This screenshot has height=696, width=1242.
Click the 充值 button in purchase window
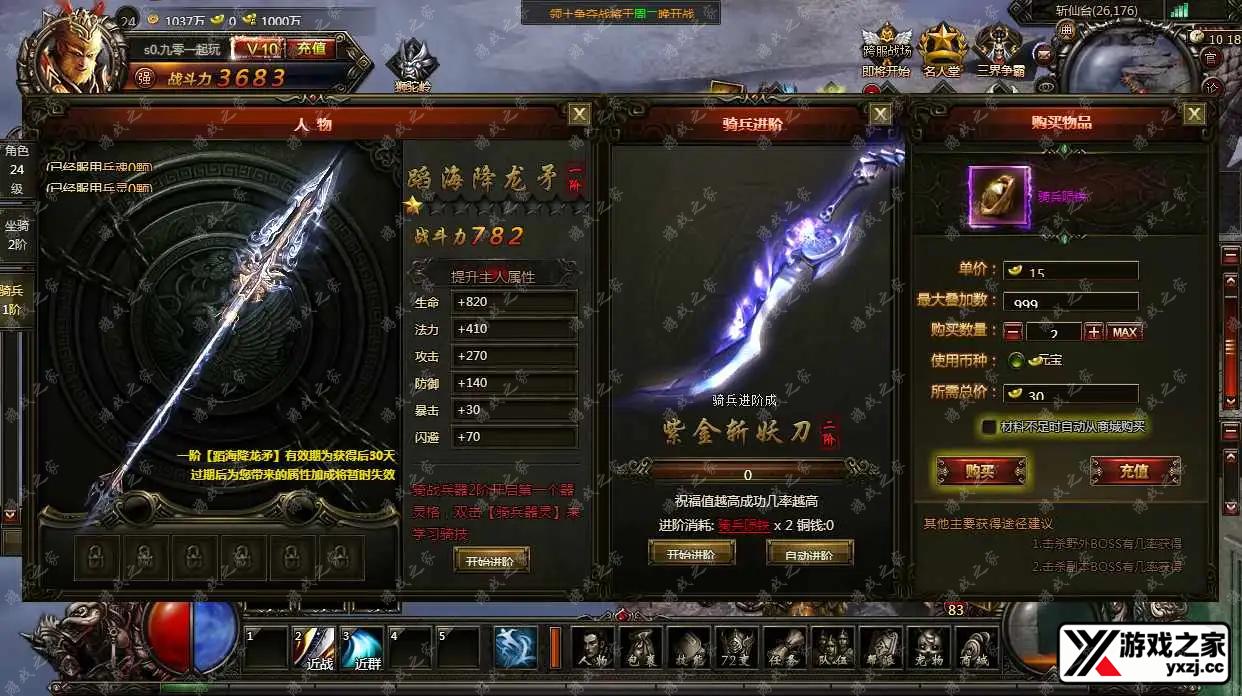1135,471
